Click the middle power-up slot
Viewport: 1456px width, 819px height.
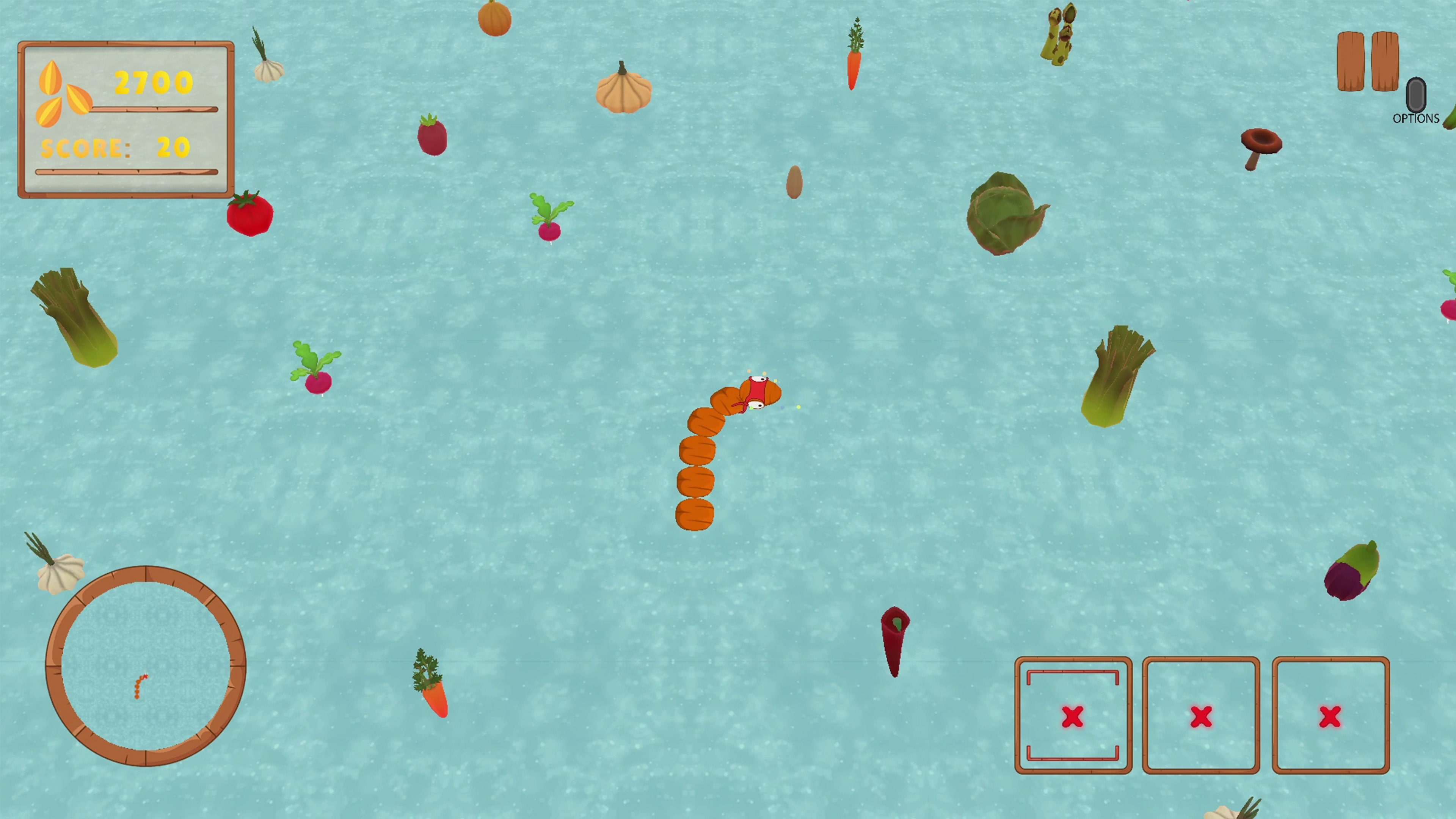[x=1200, y=718]
